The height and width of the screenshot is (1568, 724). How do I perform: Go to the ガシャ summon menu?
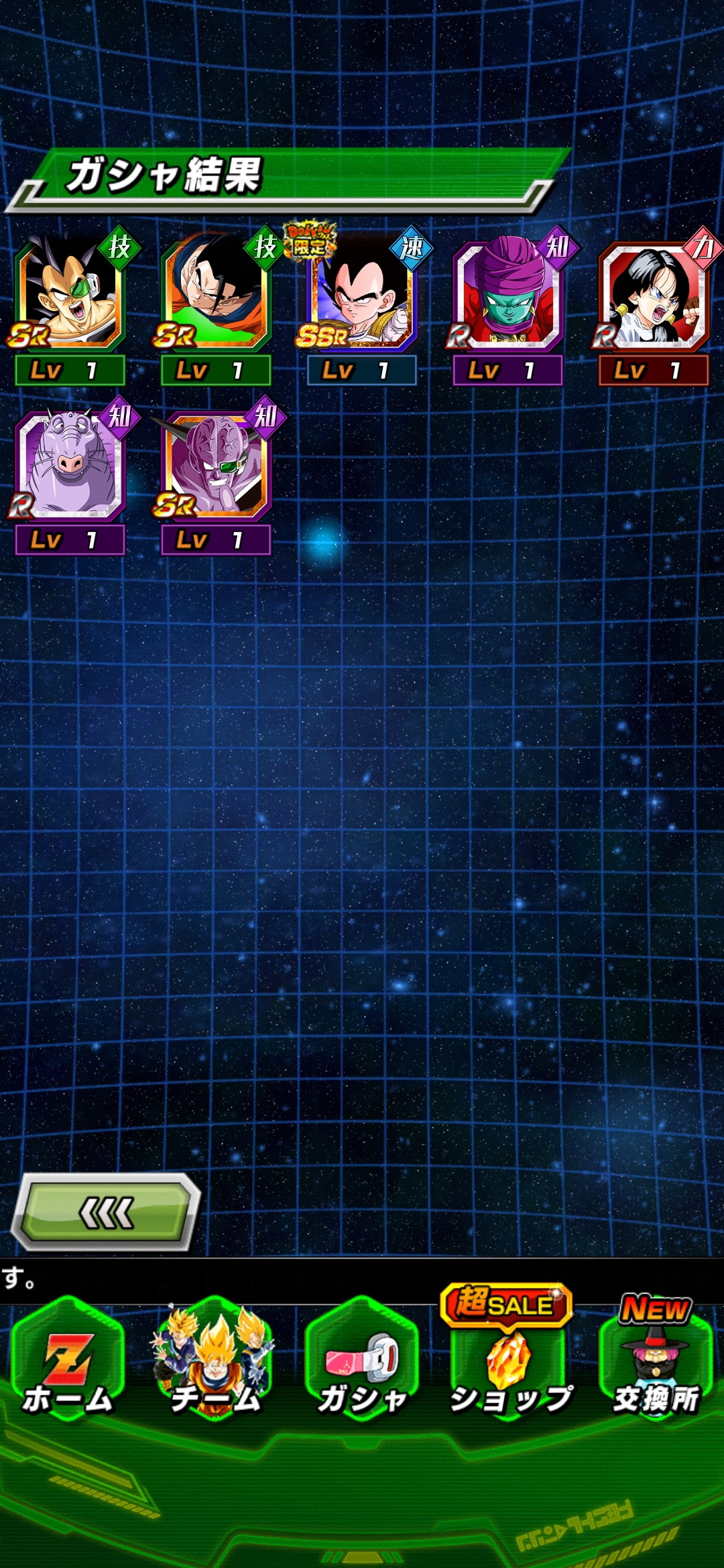(362, 1360)
